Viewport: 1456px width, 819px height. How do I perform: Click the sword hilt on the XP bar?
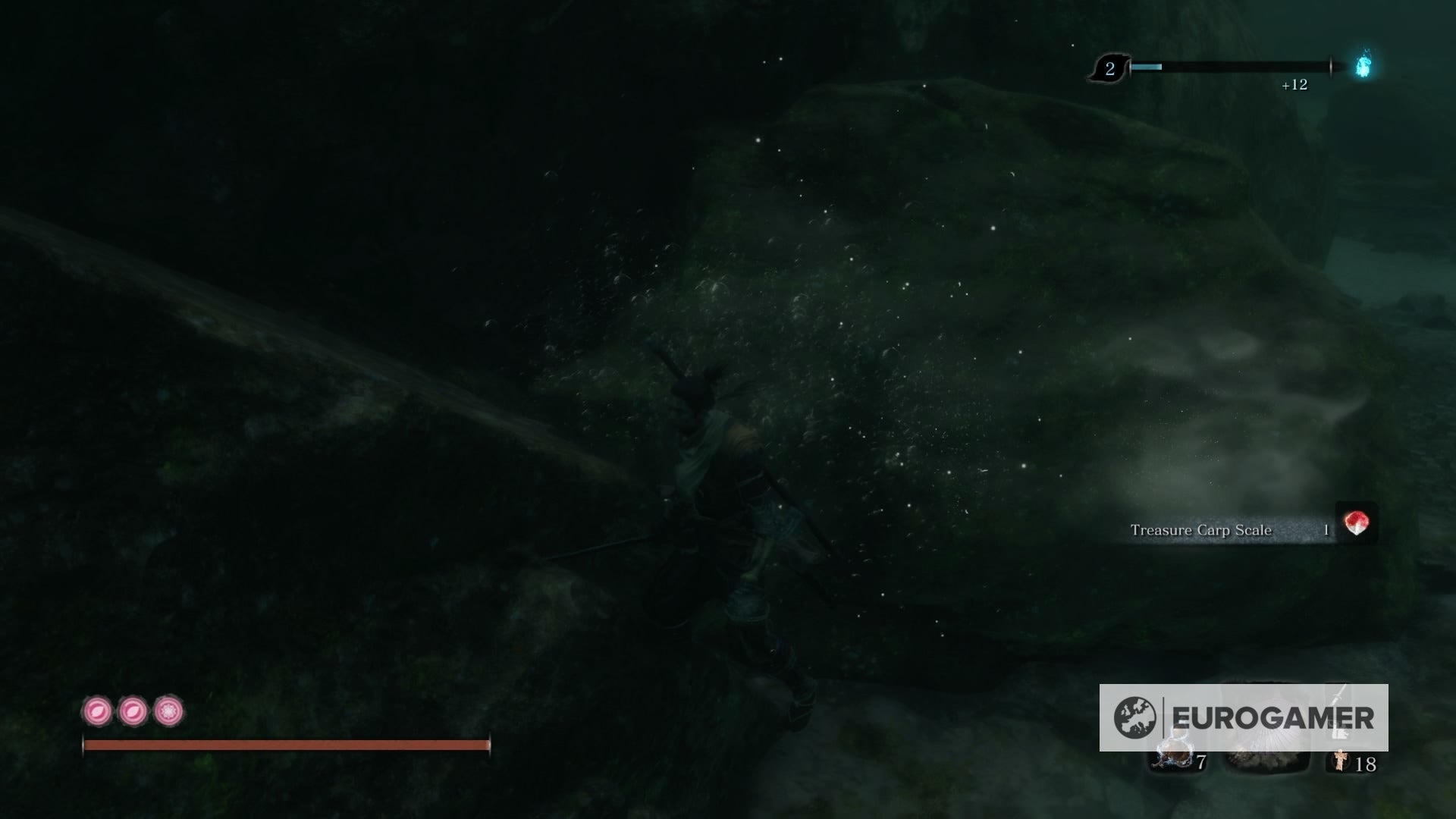[x=1332, y=66]
